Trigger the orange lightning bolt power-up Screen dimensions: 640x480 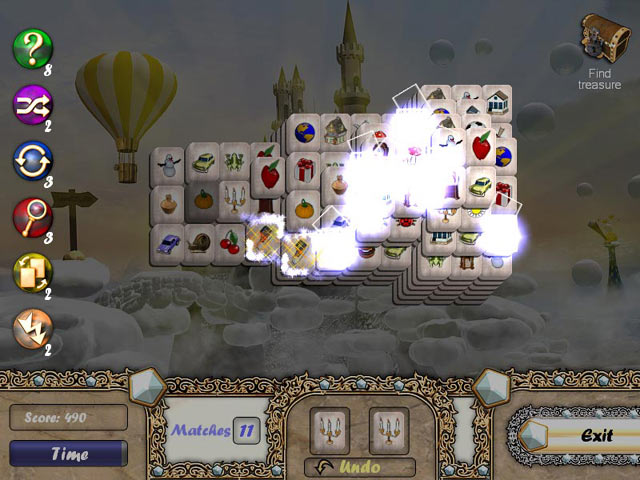pyautogui.click(x=32, y=329)
